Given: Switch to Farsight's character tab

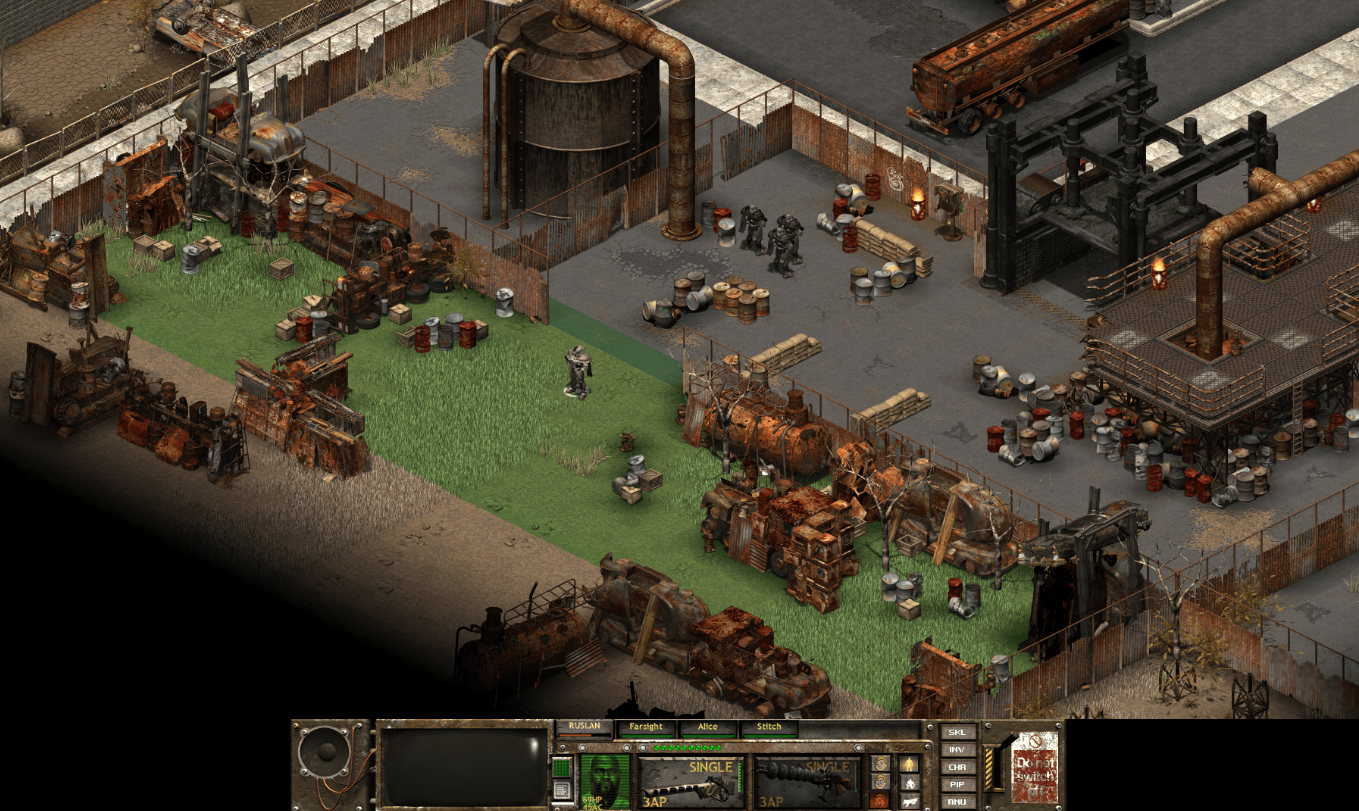Looking at the screenshot, I should coord(646,726).
